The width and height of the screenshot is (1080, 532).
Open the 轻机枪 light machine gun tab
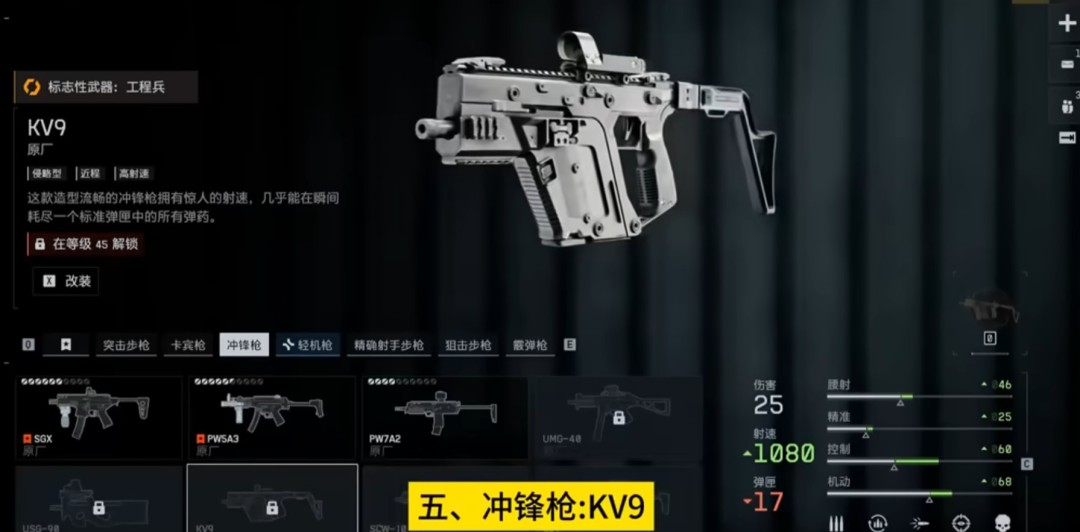point(309,346)
